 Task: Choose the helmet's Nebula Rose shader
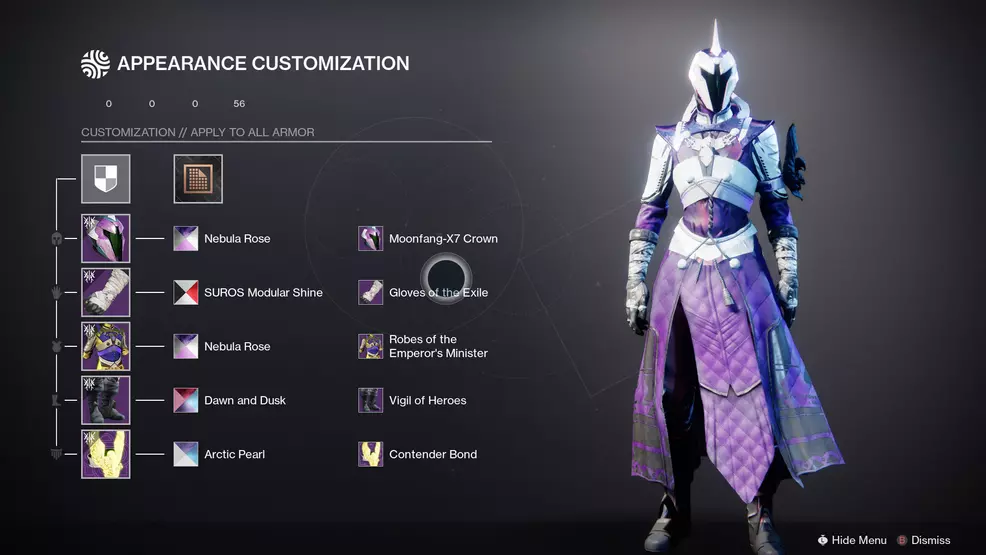point(186,239)
